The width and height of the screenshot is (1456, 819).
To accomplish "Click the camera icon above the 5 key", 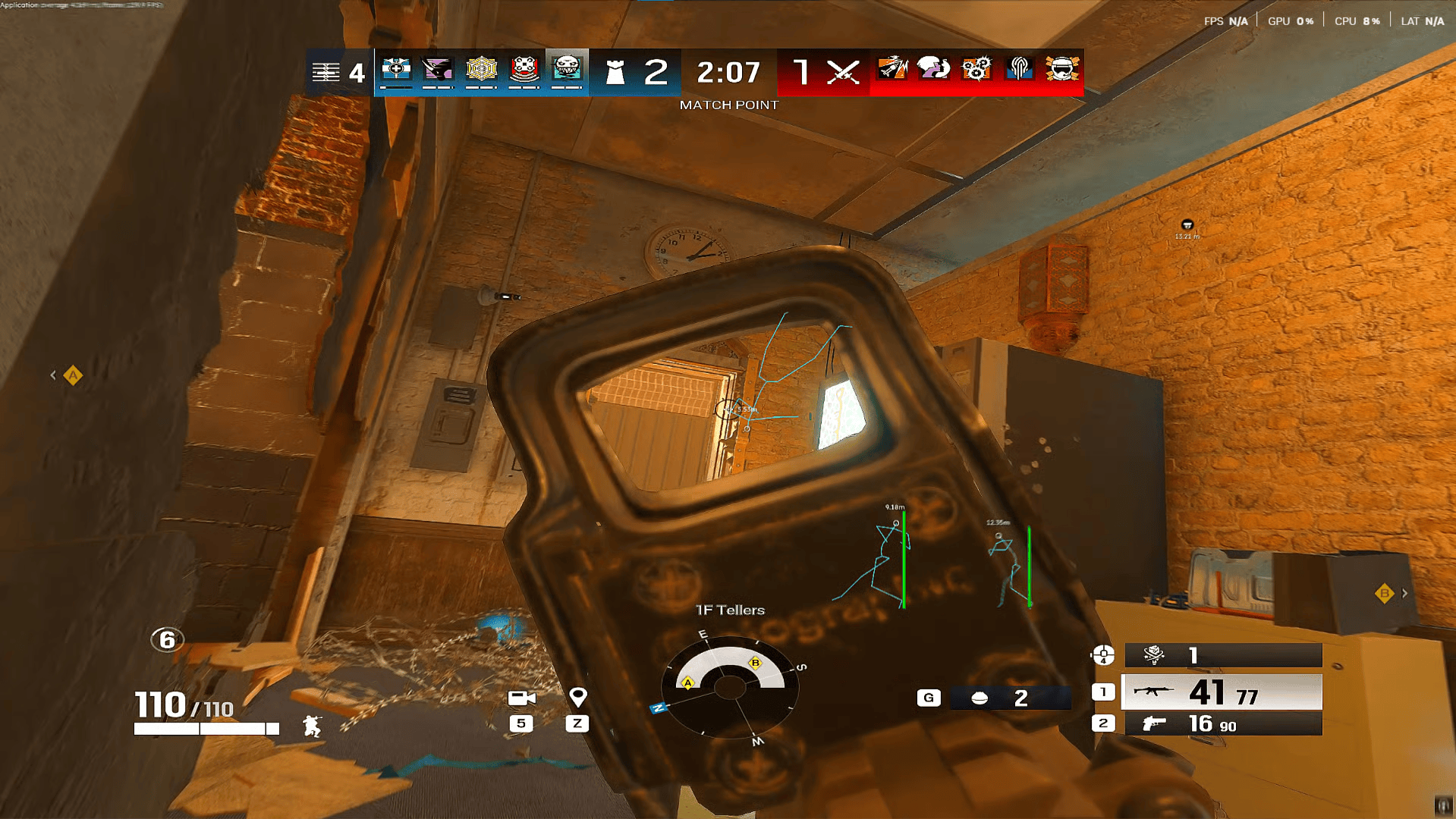I will [523, 696].
